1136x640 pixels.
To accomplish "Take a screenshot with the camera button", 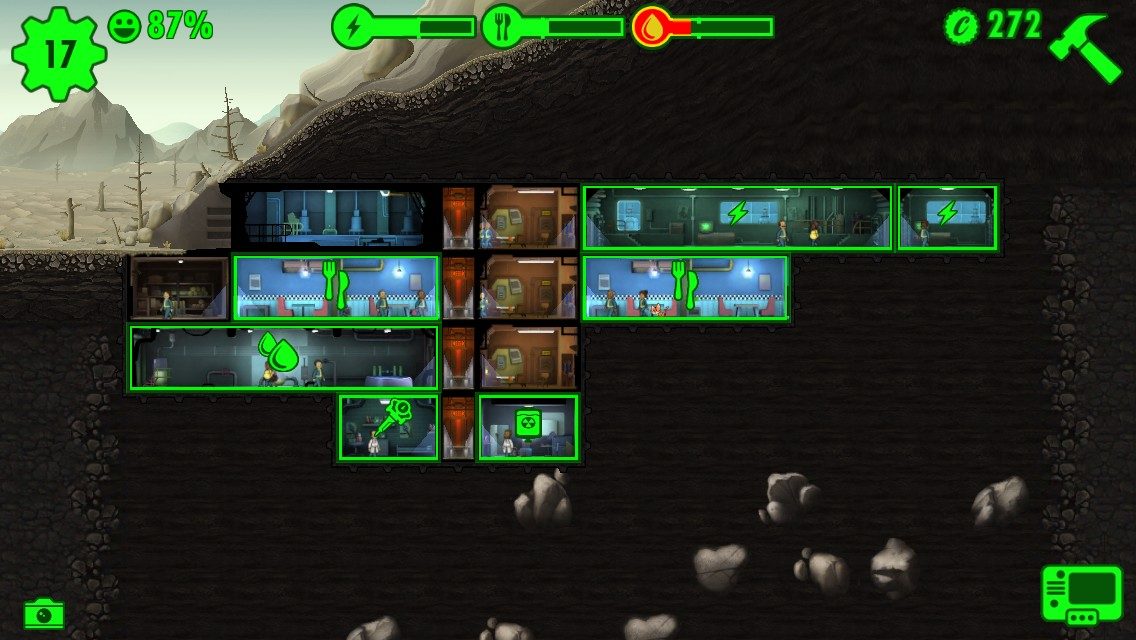I will click(x=43, y=613).
